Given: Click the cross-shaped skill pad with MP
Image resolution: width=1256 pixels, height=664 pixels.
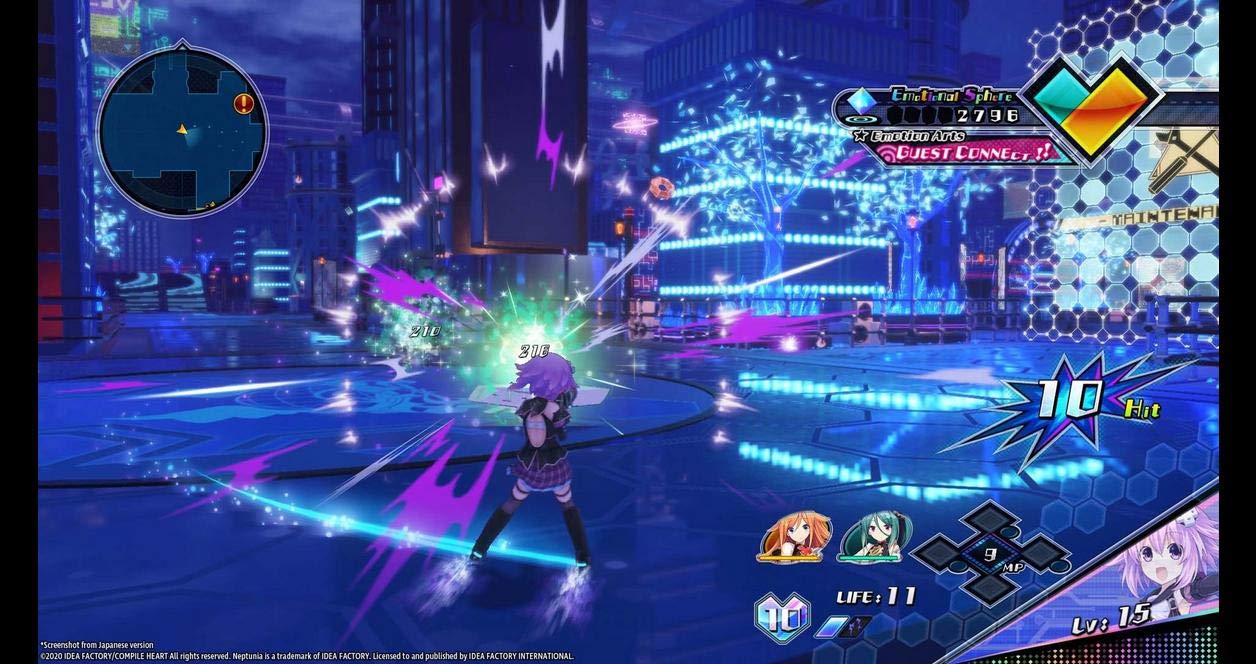Looking at the screenshot, I should (x=990, y=552).
